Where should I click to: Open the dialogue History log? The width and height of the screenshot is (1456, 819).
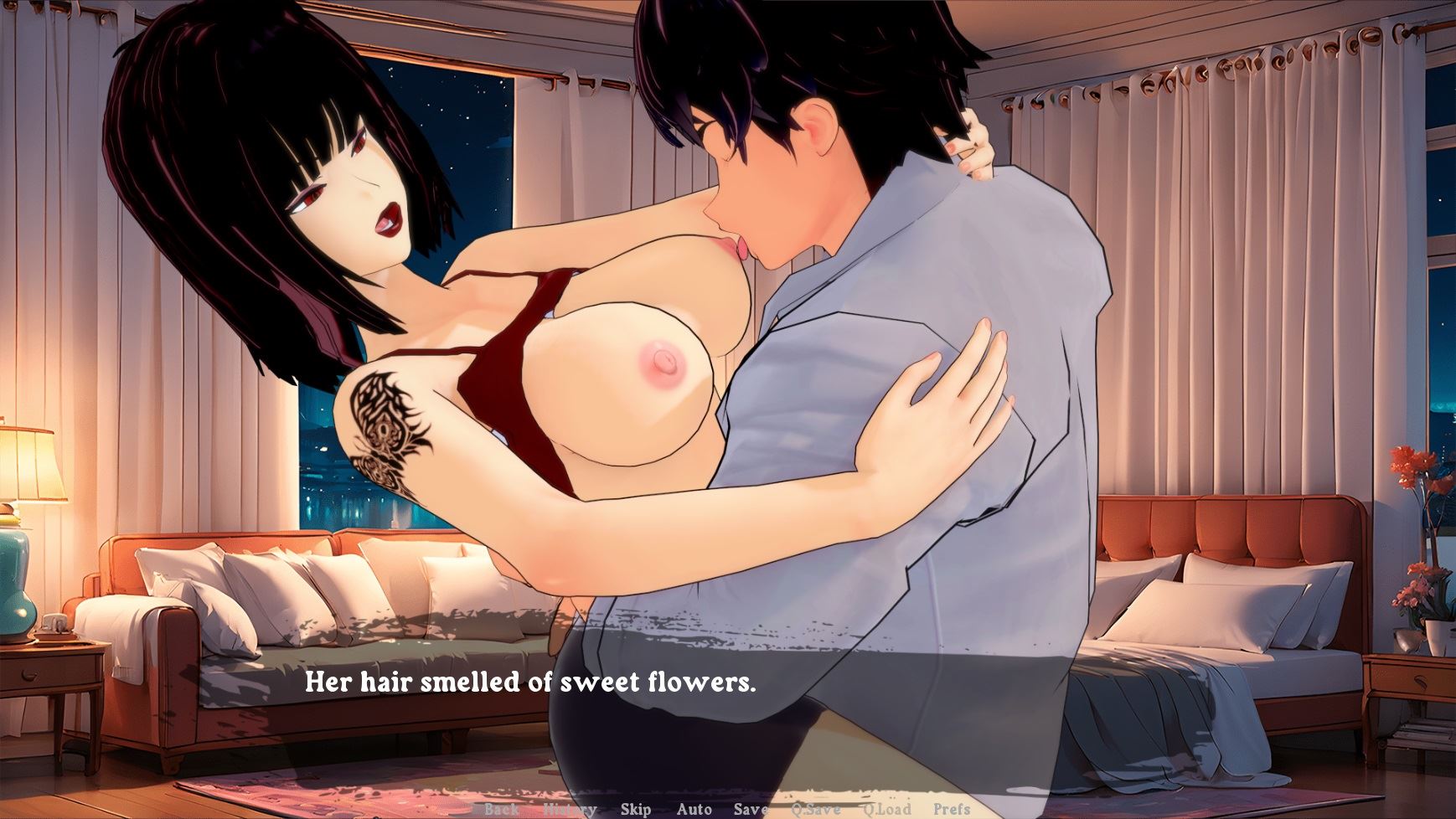coord(570,809)
